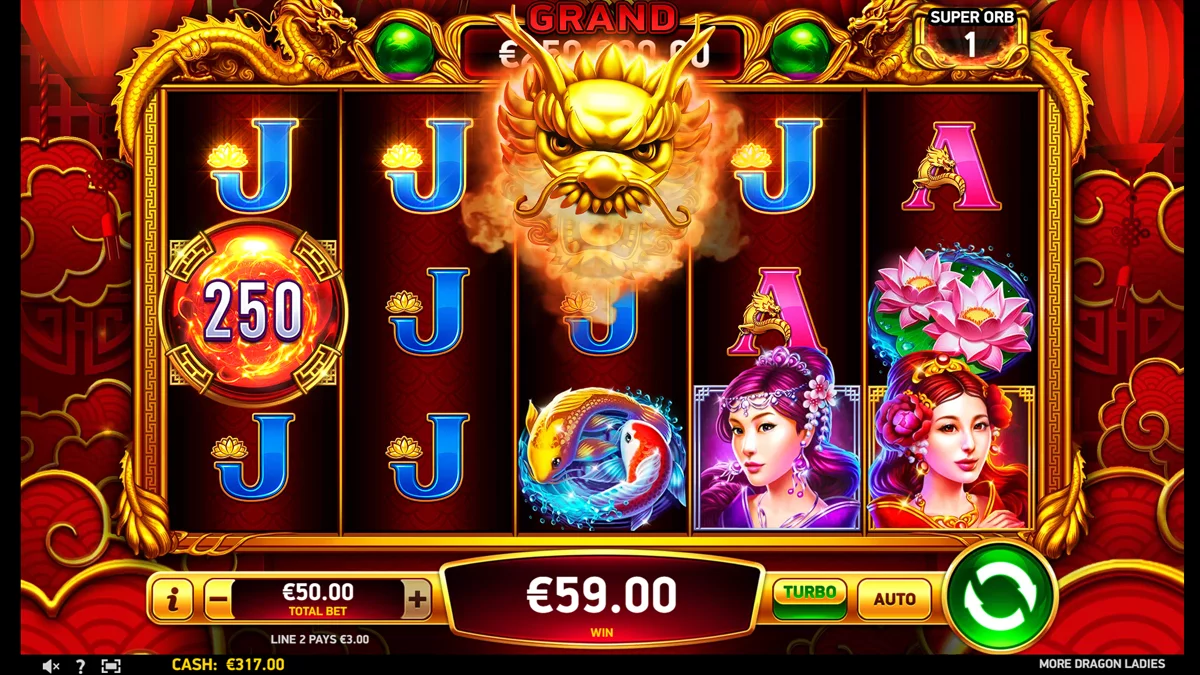Toggle the sound mute icon
This screenshot has height=675, width=1200.
click(x=51, y=665)
